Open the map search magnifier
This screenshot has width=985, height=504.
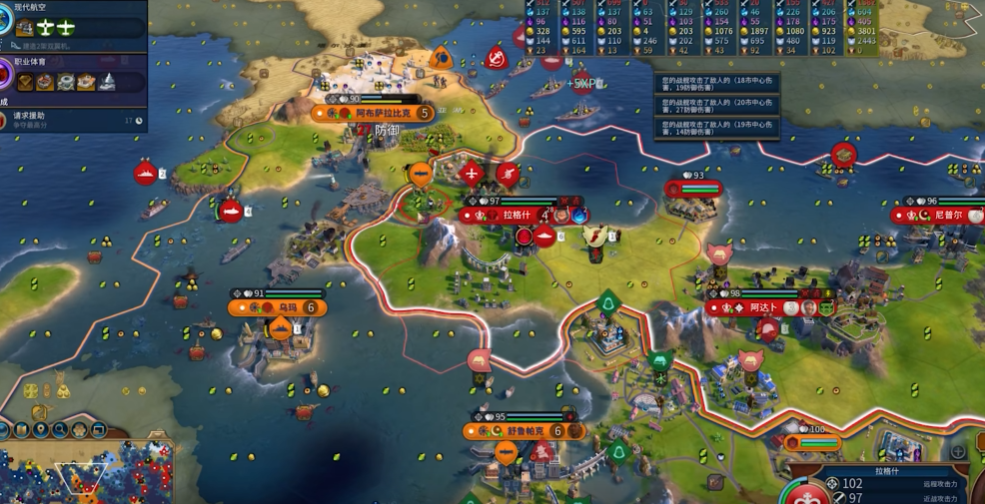pyautogui.click(x=62, y=431)
